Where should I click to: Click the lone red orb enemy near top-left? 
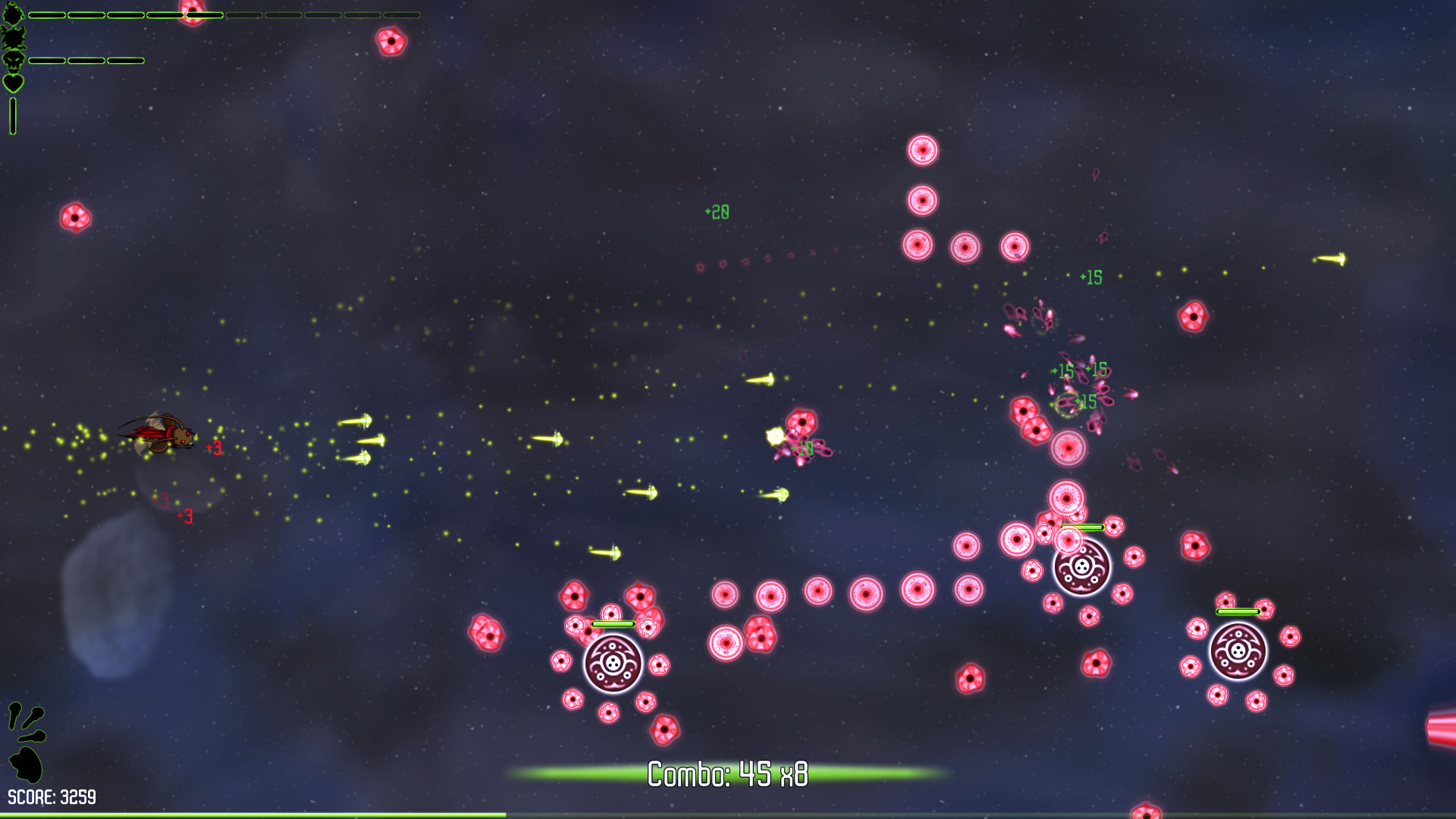coord(75,219)
